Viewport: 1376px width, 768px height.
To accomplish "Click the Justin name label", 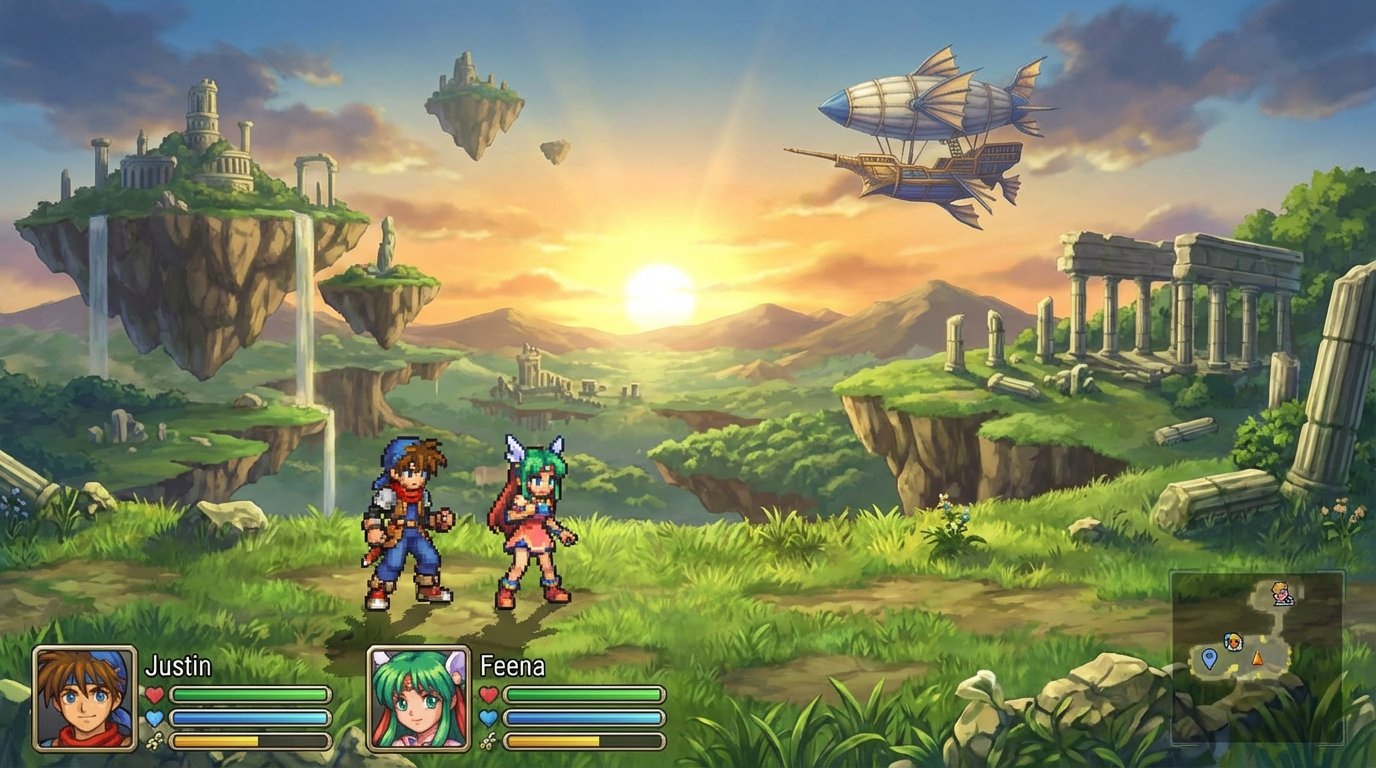I will pyautogui.click(x=179, y=665).
